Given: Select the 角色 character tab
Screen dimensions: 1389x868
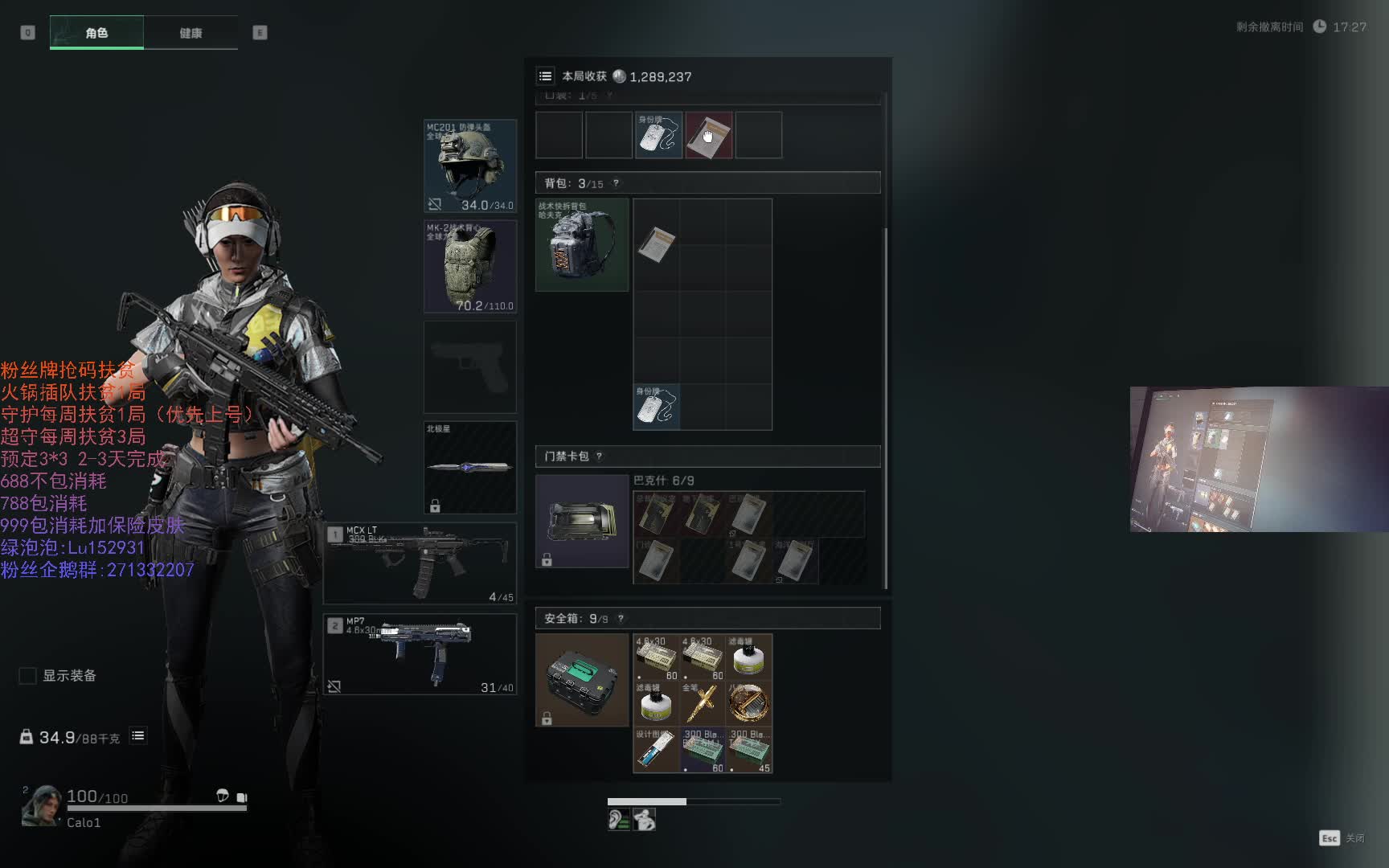Looking at the screenshot, I should click(96, 33).
